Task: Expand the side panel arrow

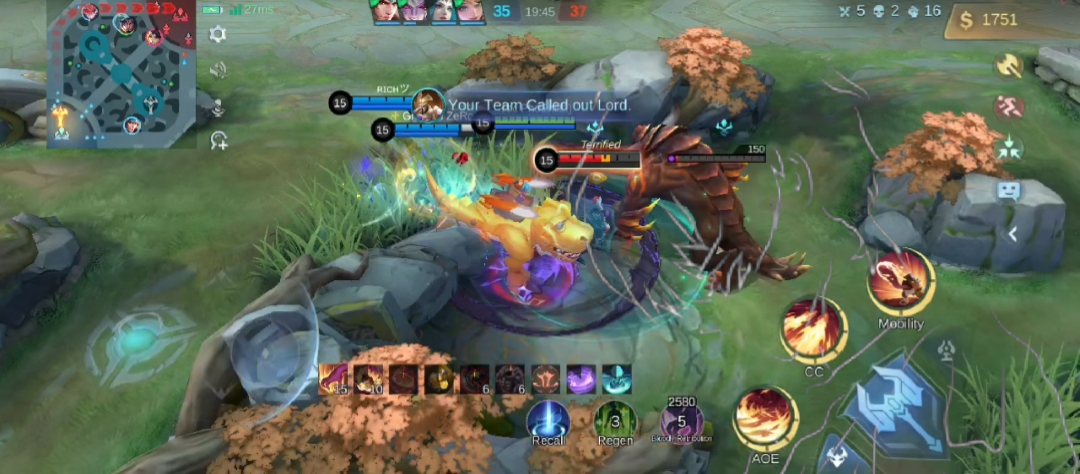Action: point(1013,234)
